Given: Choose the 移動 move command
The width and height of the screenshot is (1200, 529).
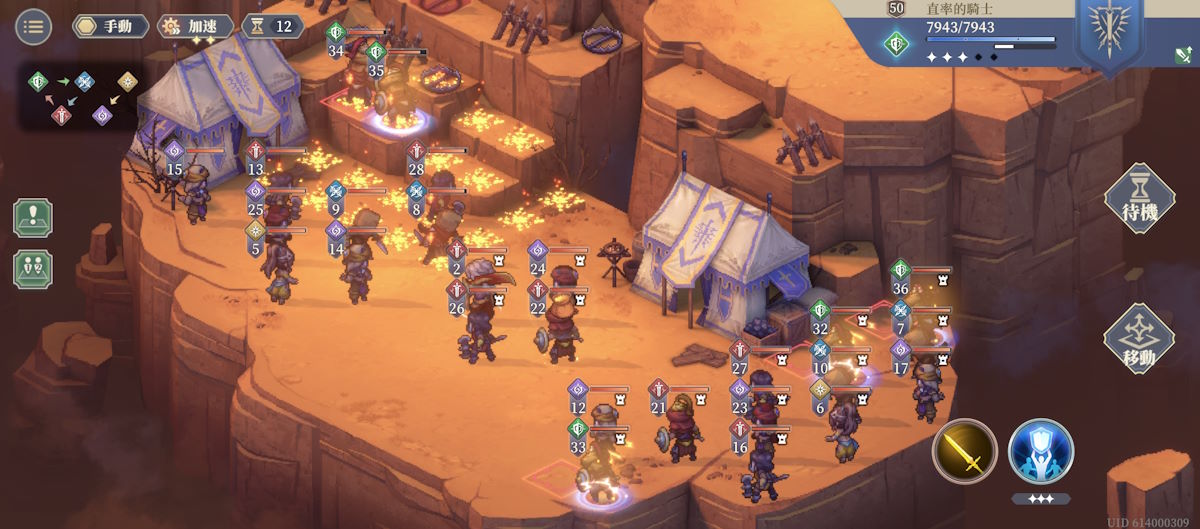Looking at the screenshot, I should (x=1138, y=339).
